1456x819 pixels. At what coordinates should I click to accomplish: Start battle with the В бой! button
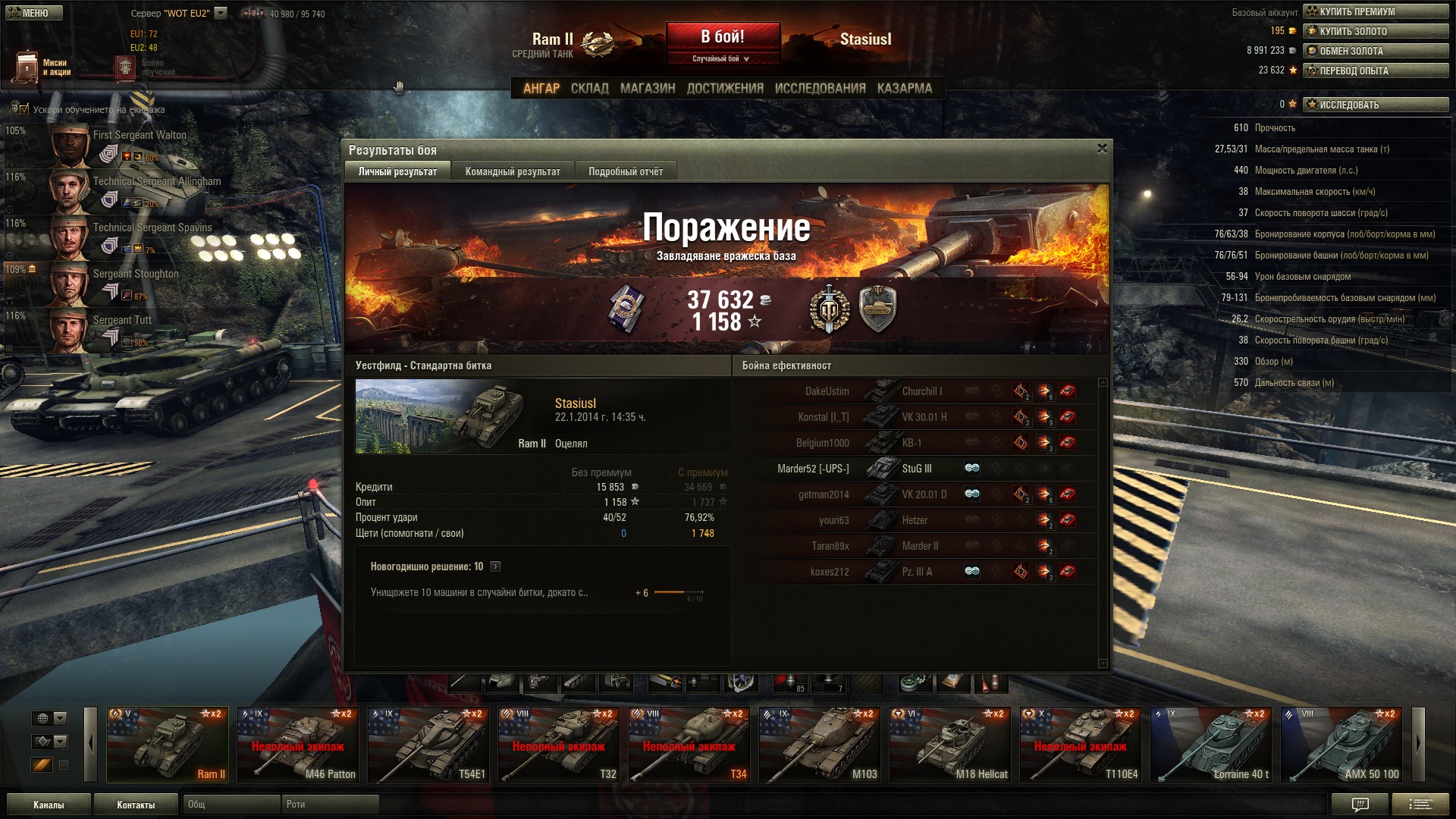723,37
